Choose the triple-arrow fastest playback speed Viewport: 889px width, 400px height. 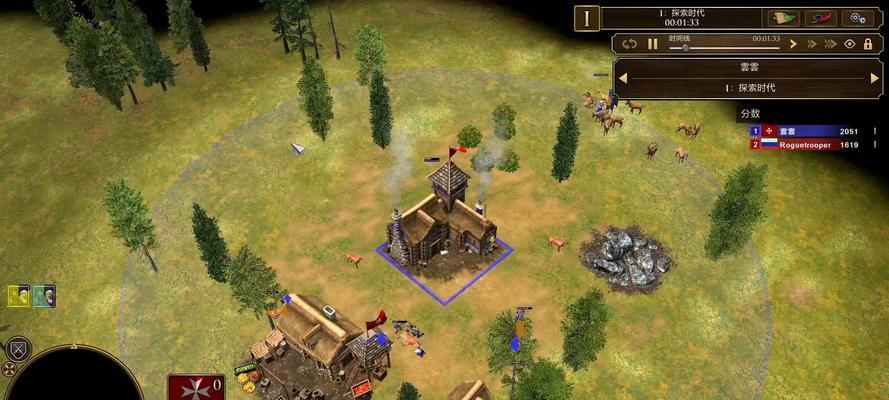(x=830, y=44)
